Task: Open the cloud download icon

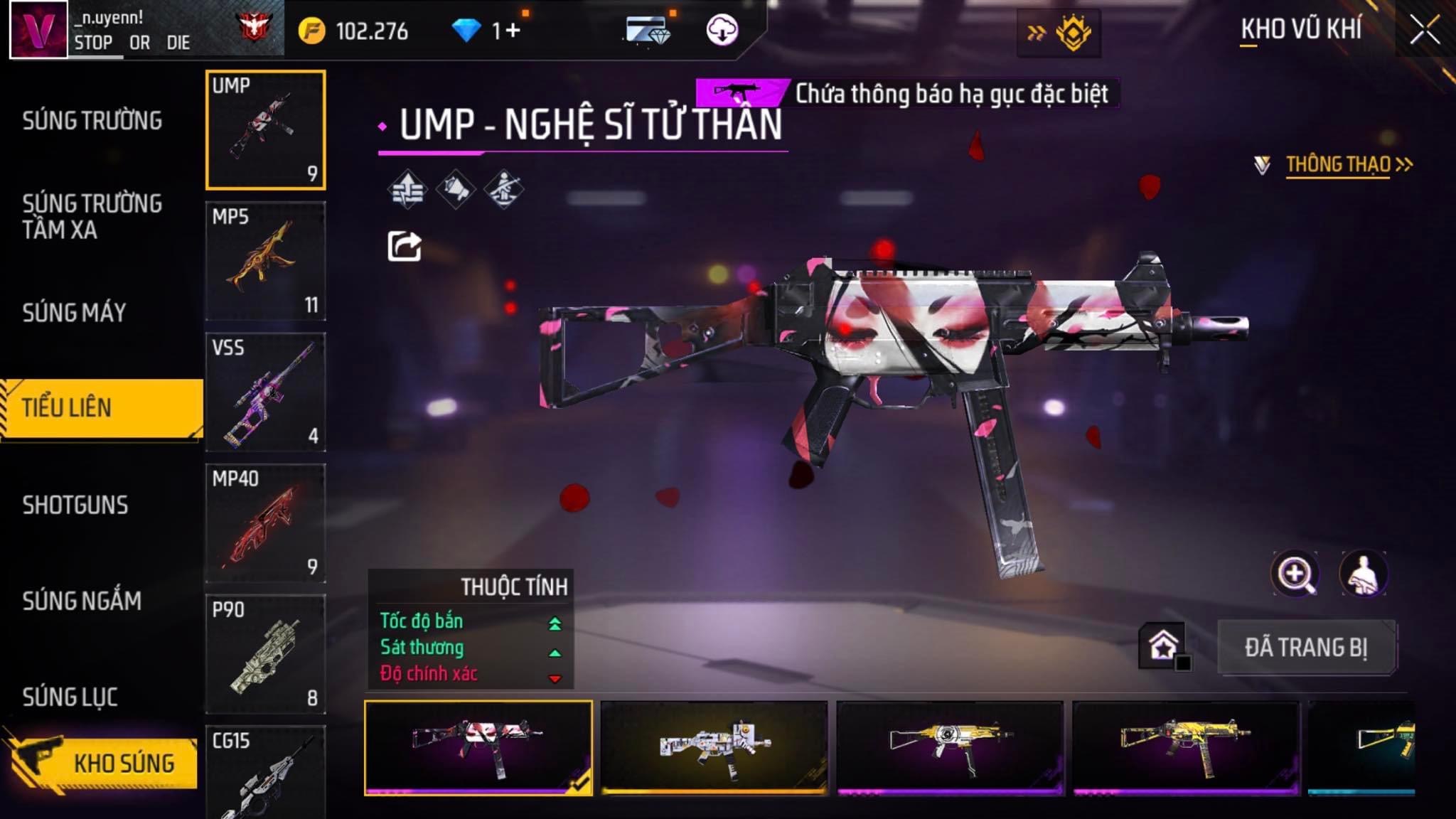Action: (x=722, y=31)
